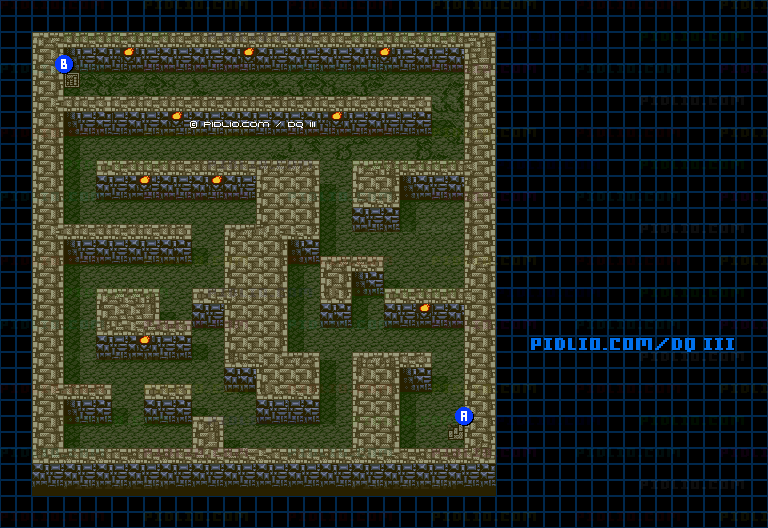Viewport: 768px width, 528px height.
Task: Select the blue map marker A
Action: [464, 416]
